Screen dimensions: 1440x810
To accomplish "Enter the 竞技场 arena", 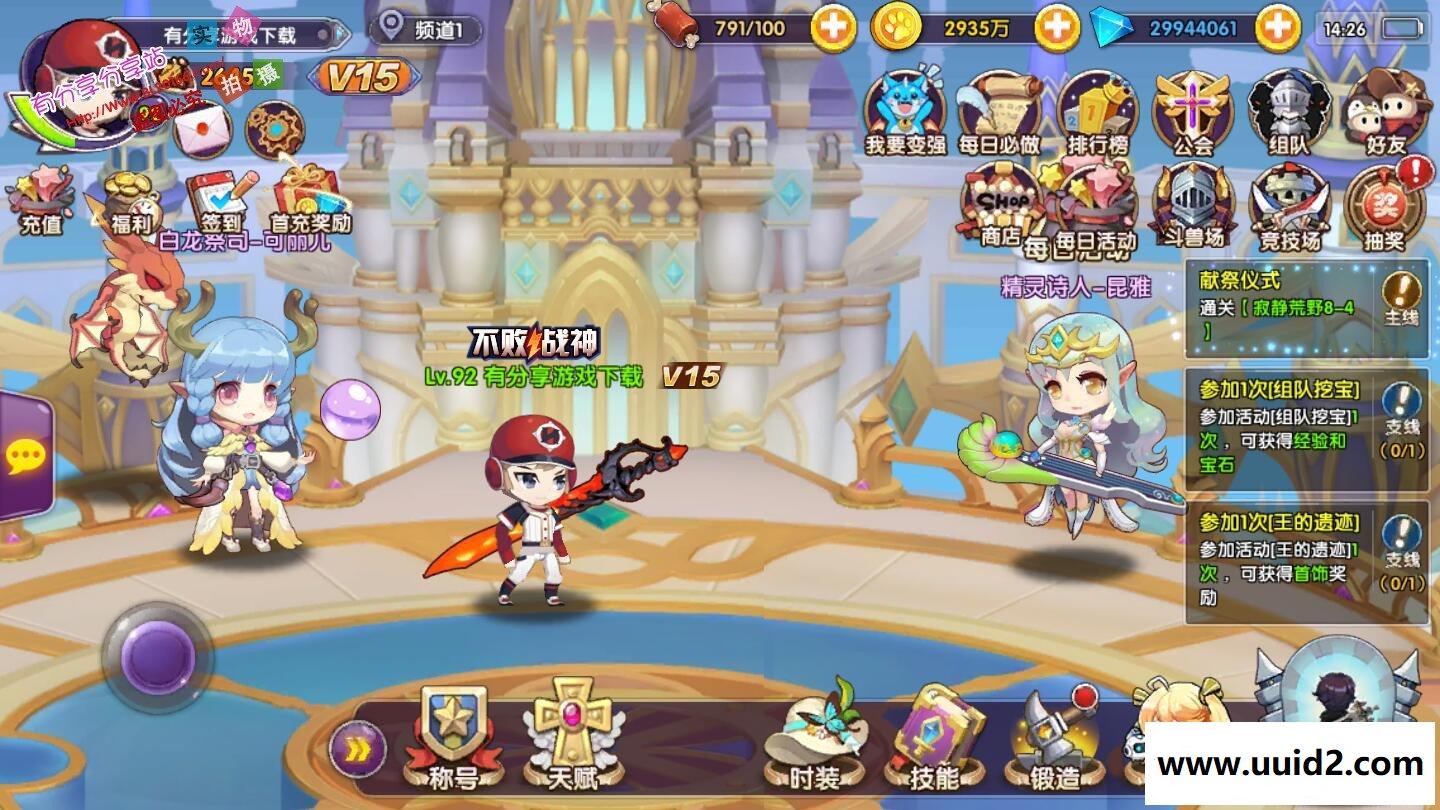I will (x=1289, y=206).
